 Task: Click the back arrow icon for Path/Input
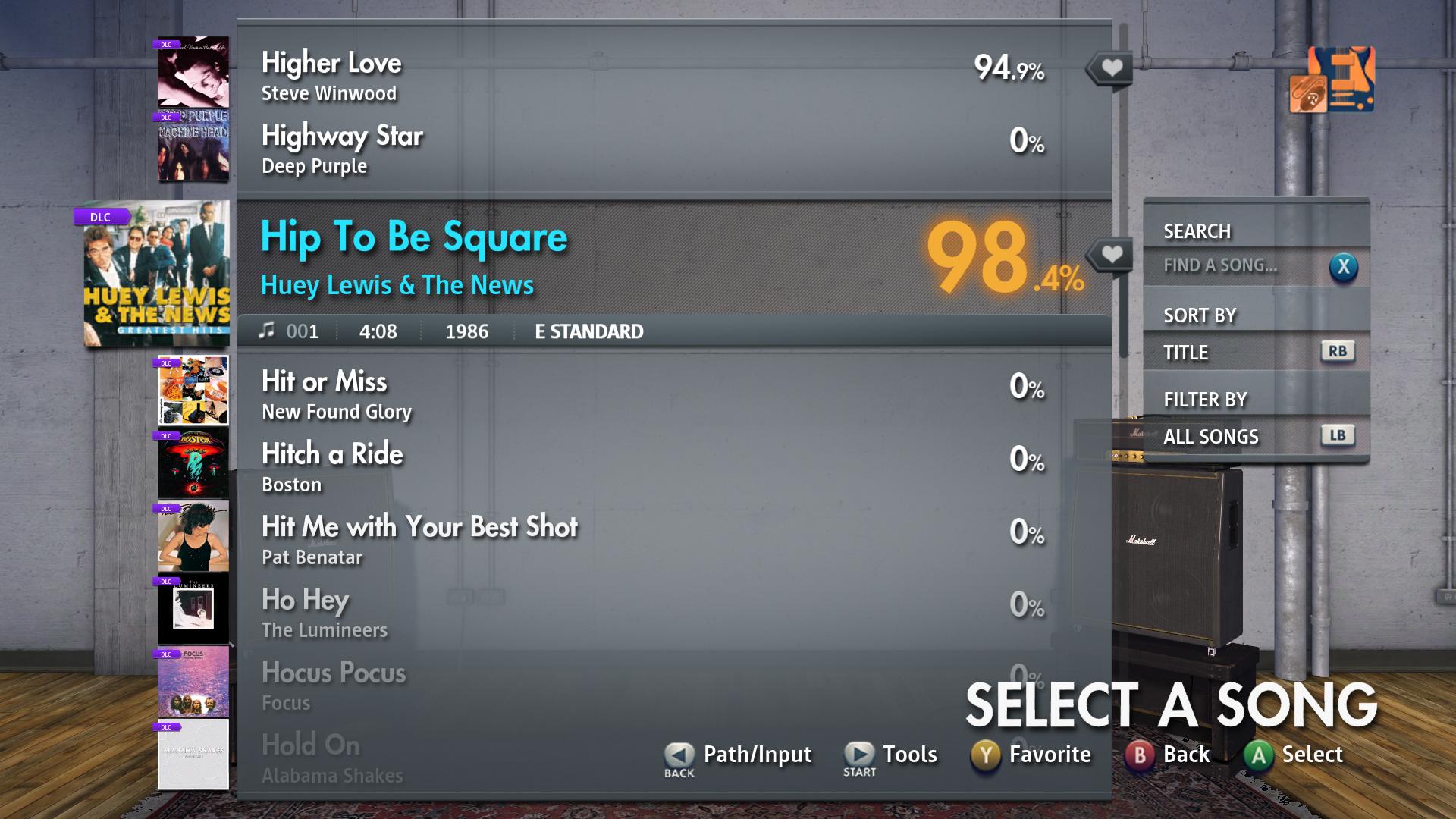(x=677, y=754)
